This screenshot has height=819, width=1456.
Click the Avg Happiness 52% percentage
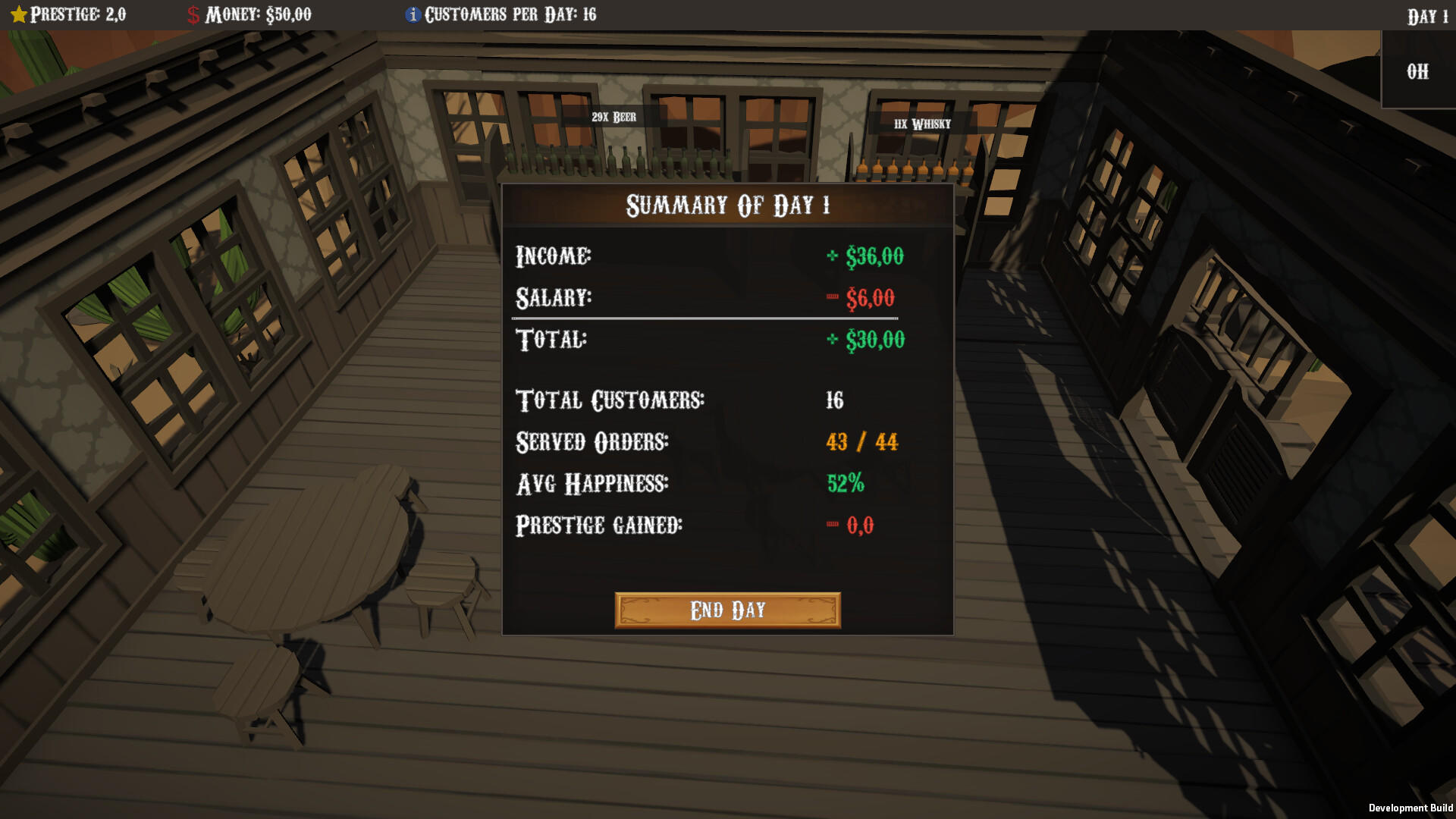(847, 483)
